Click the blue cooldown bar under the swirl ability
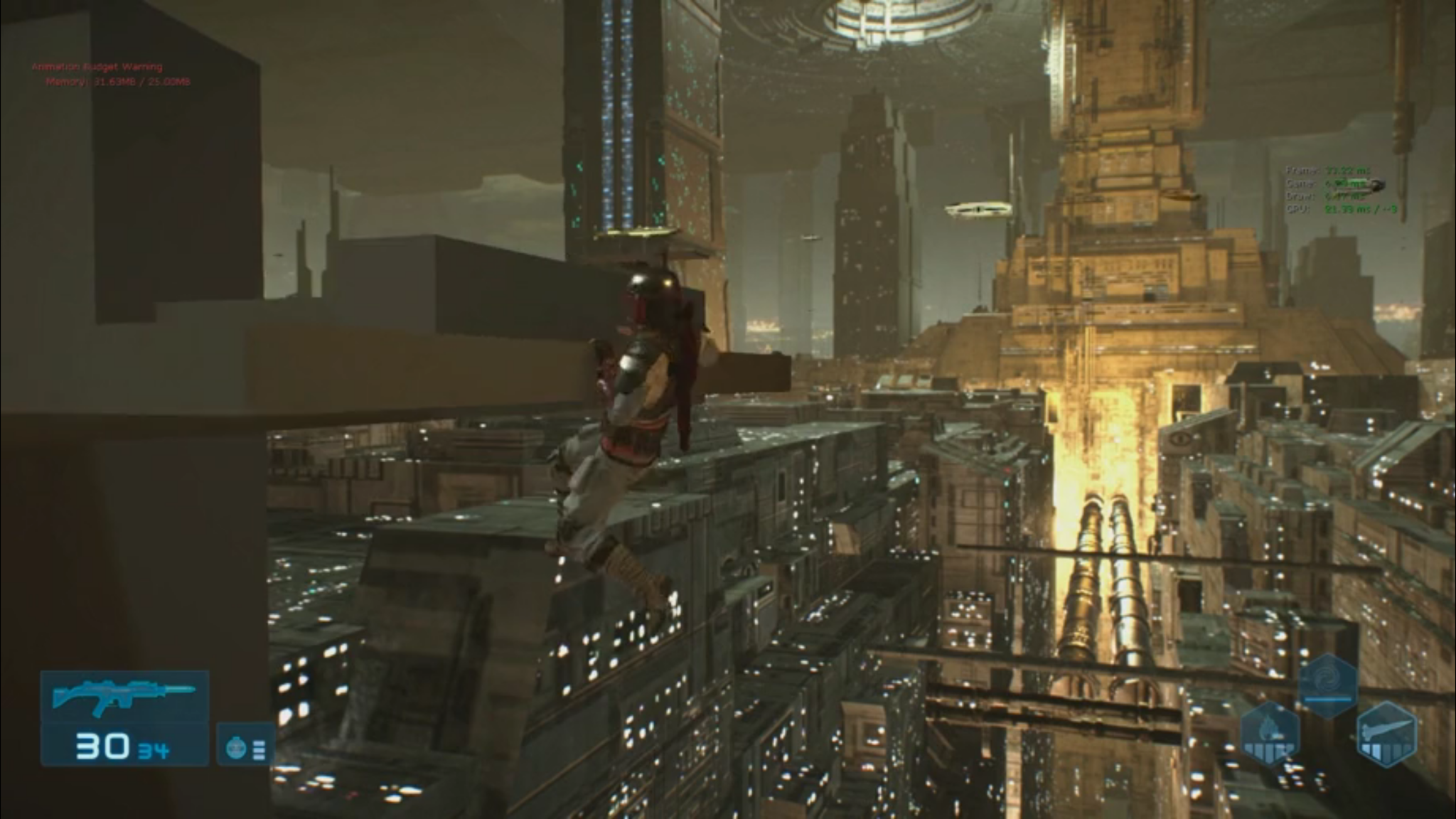 [1328, 700]
